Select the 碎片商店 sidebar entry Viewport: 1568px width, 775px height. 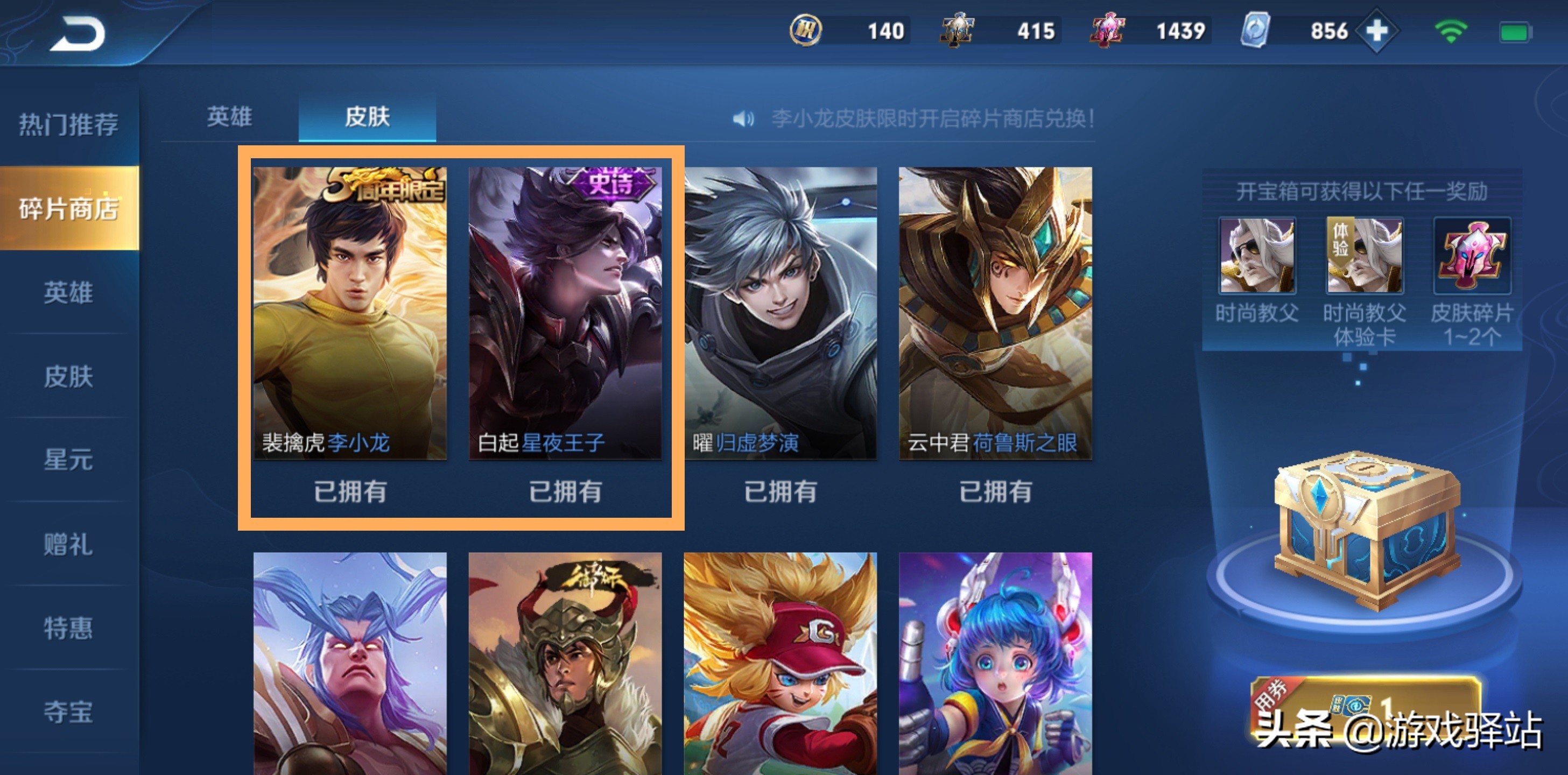pyautogui.click(x=69, y=209)
